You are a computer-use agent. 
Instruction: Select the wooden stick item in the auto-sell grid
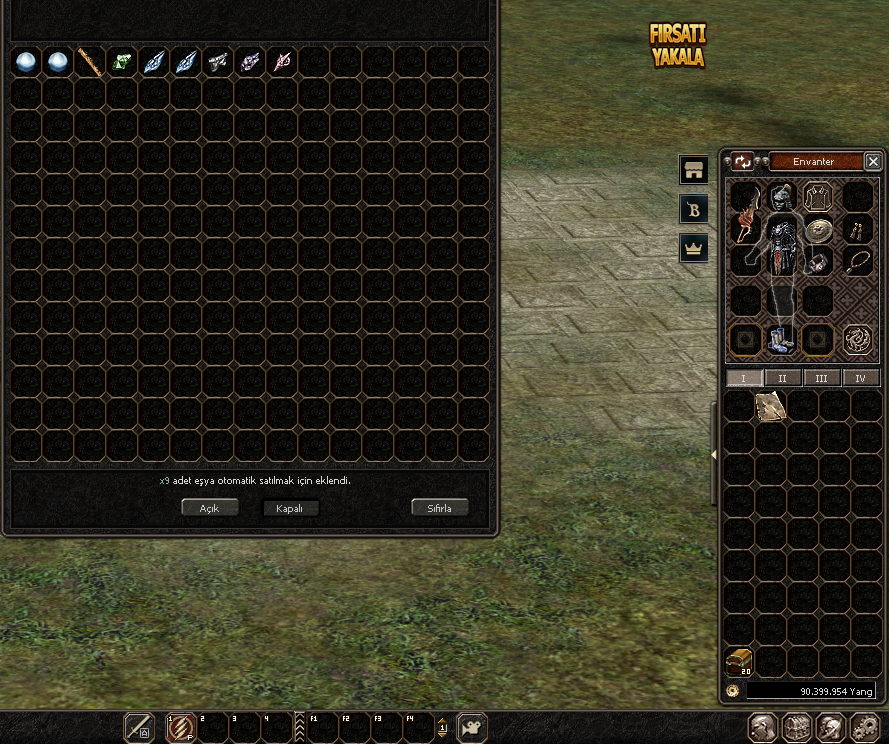(x=90, y=62)
